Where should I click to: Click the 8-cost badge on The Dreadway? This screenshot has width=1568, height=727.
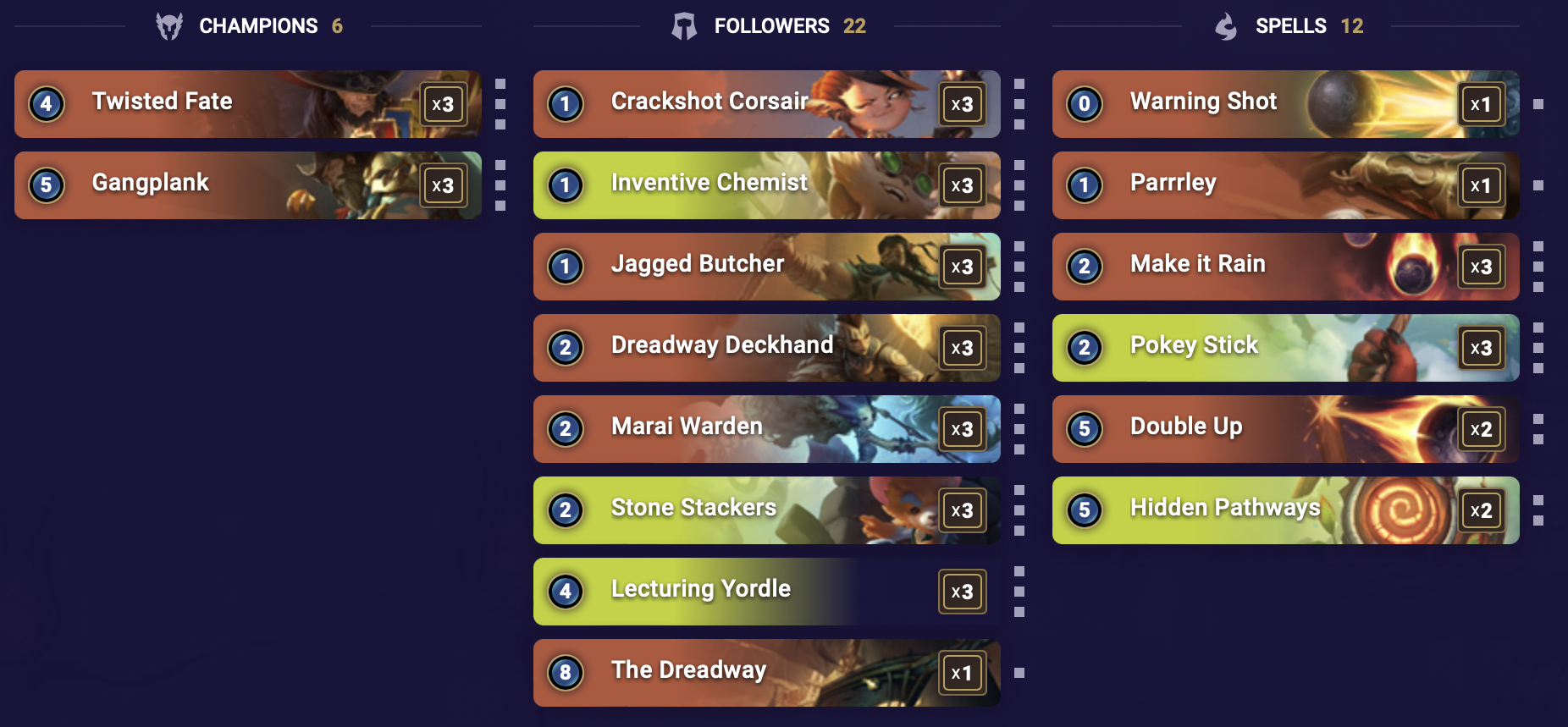566,673
